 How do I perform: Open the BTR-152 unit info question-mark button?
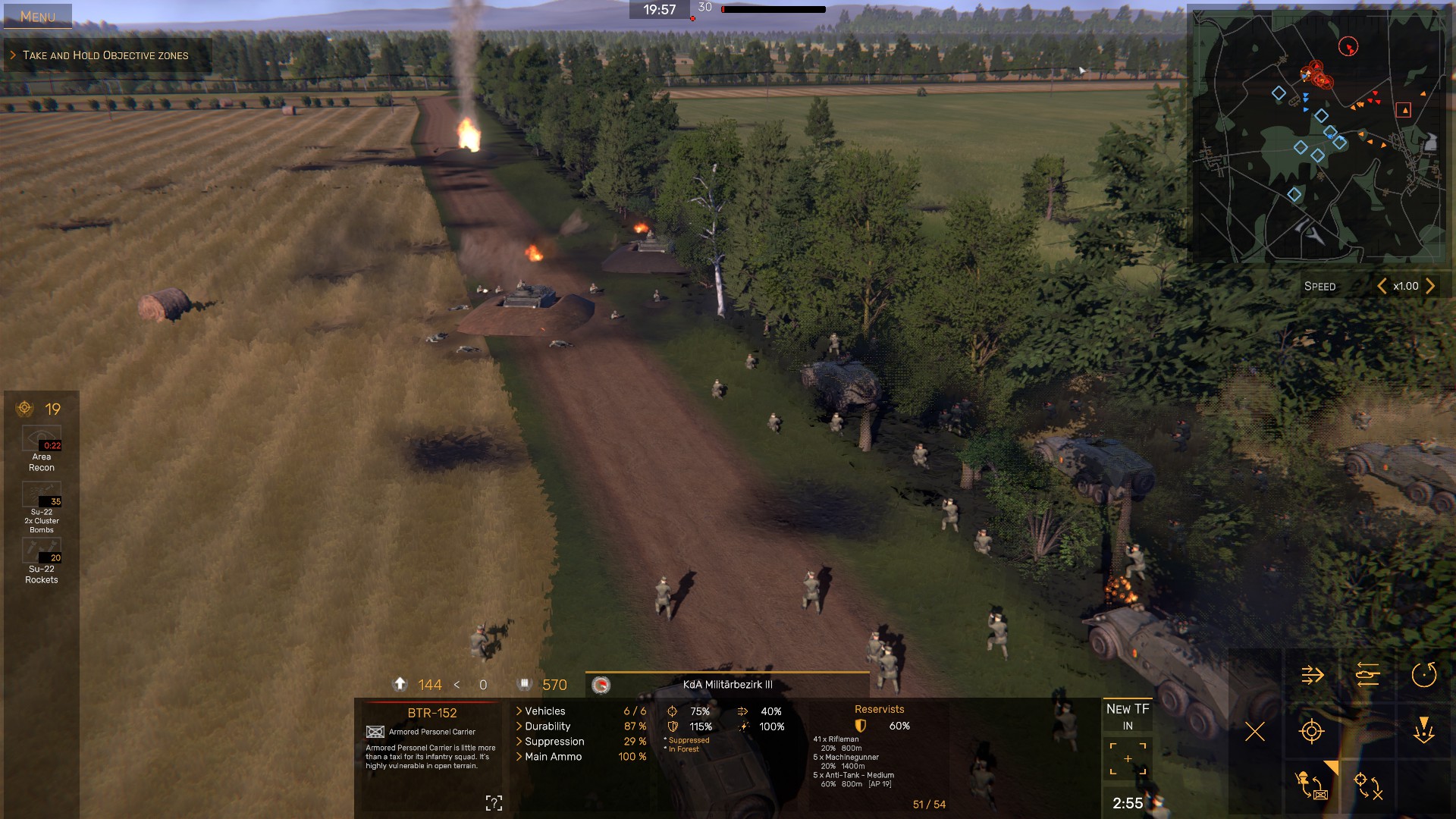point(494,803)
